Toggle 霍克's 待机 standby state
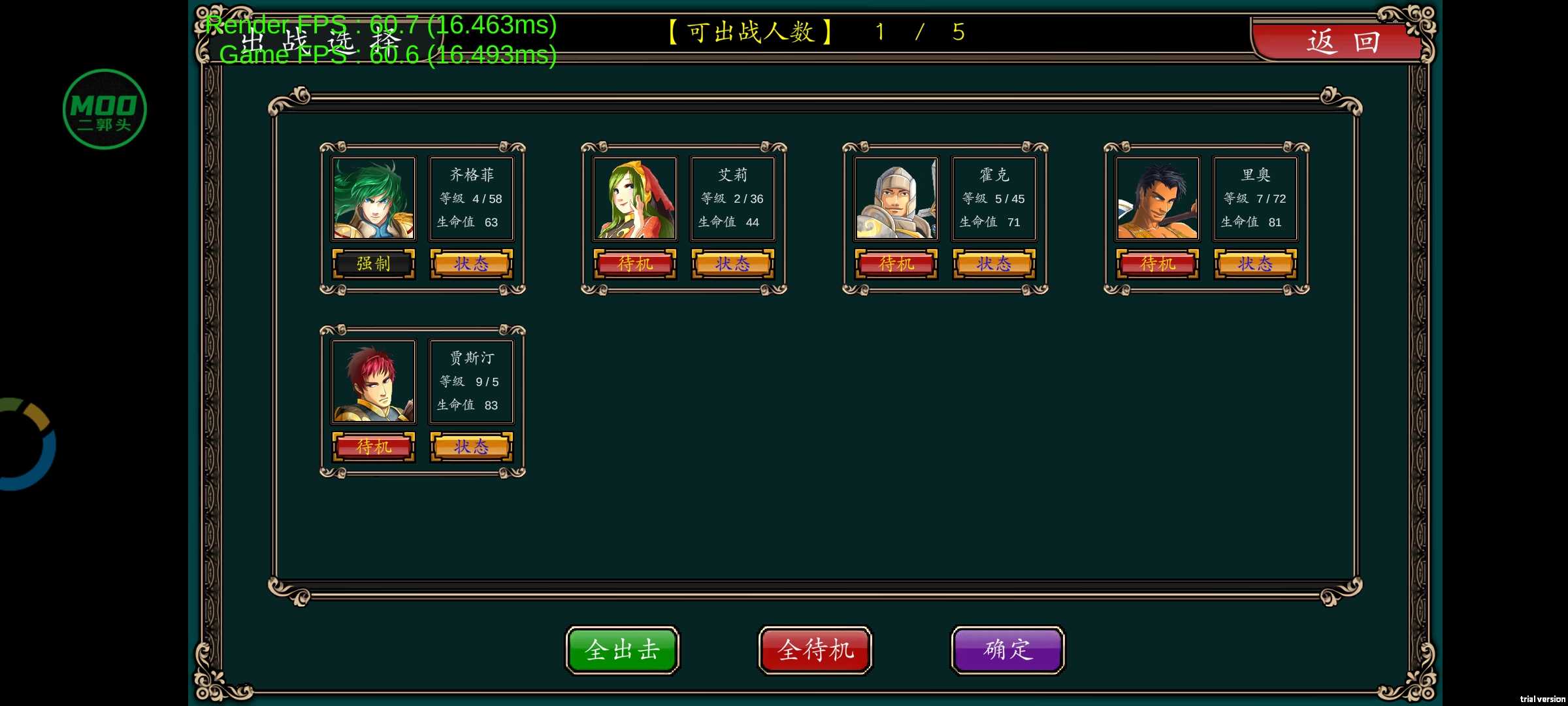 pyautogui.click(x=896, y=264)
